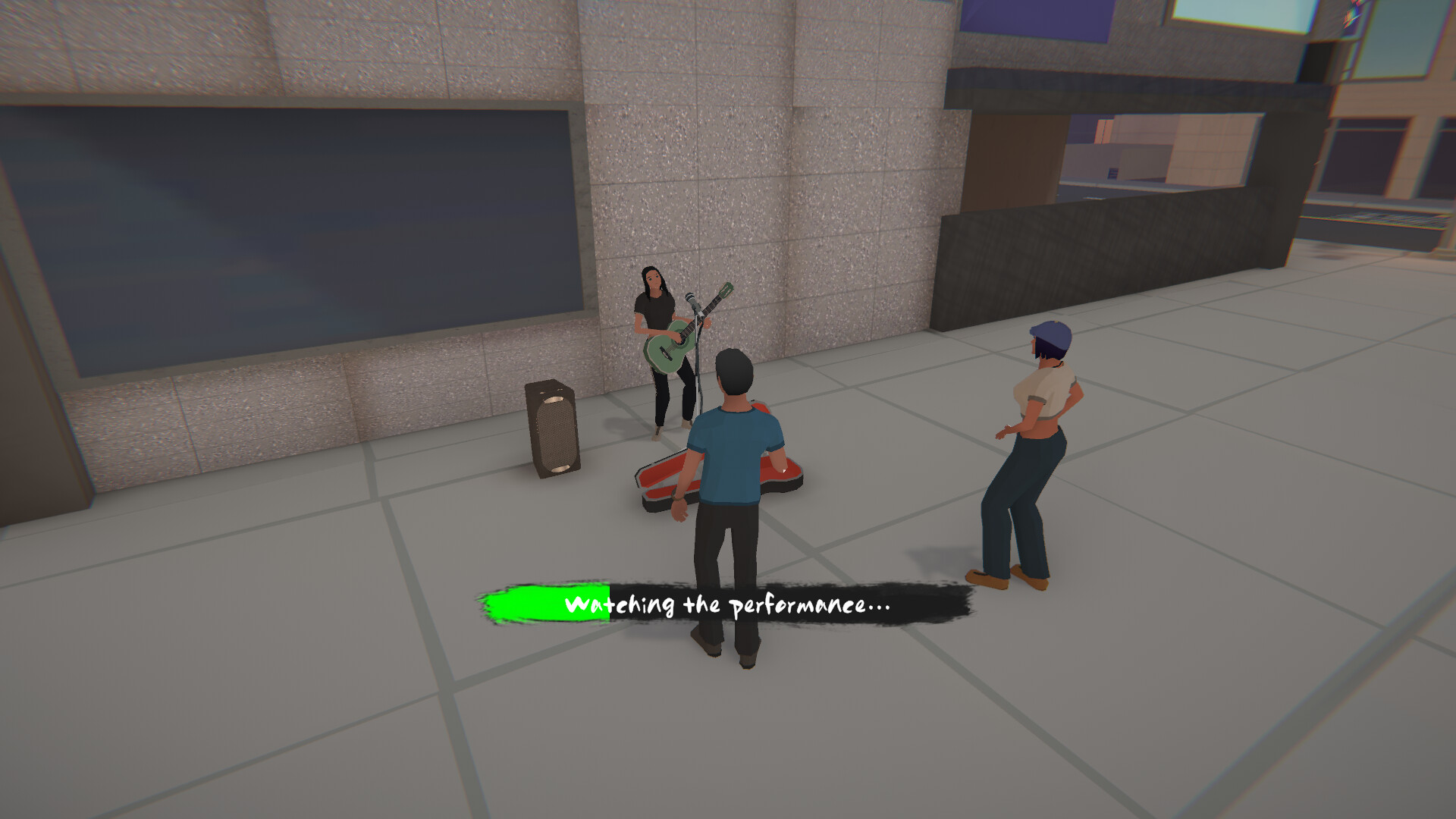Click the microphone stand
The width and height of the screenshot is (1456, 819).
tap(696, 356)
